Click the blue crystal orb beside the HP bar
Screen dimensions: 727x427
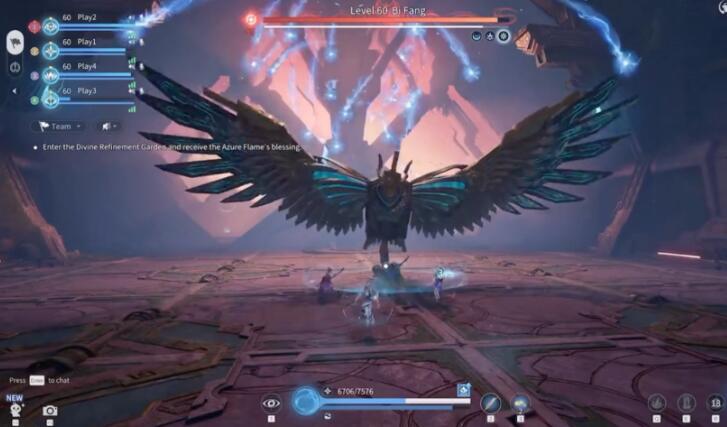306,402
